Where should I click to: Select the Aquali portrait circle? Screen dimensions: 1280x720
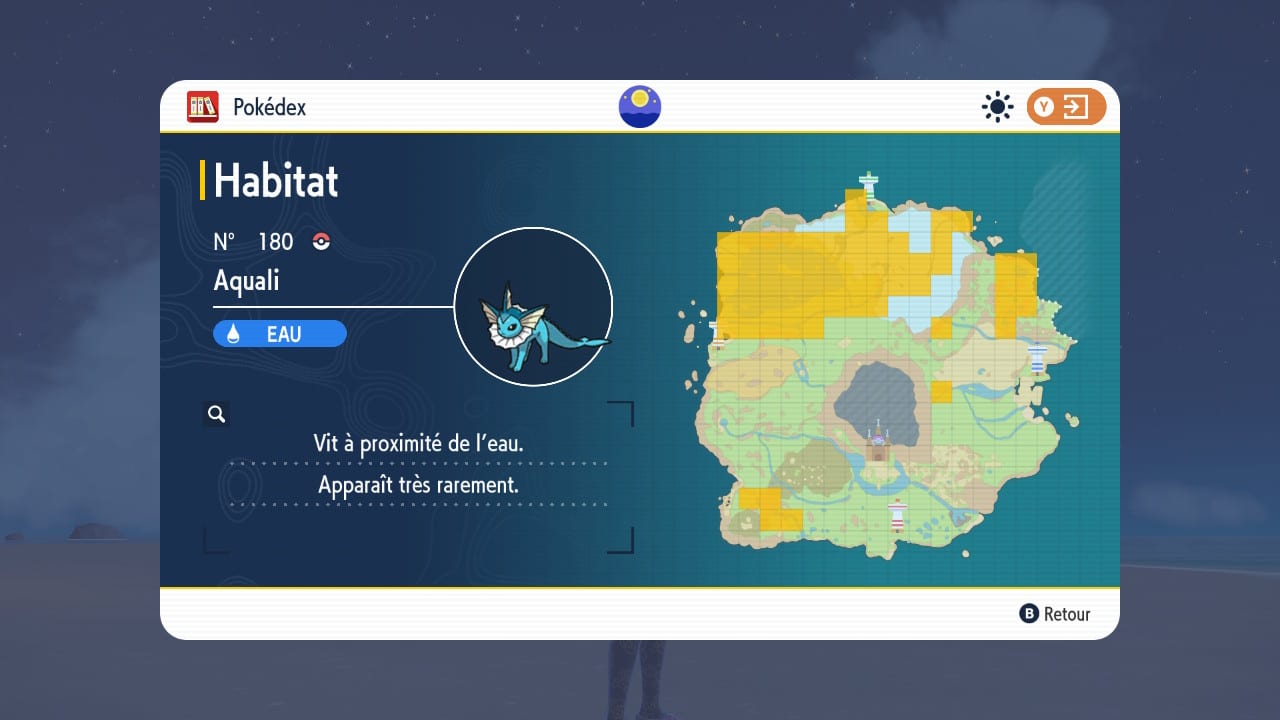[533, 306]
